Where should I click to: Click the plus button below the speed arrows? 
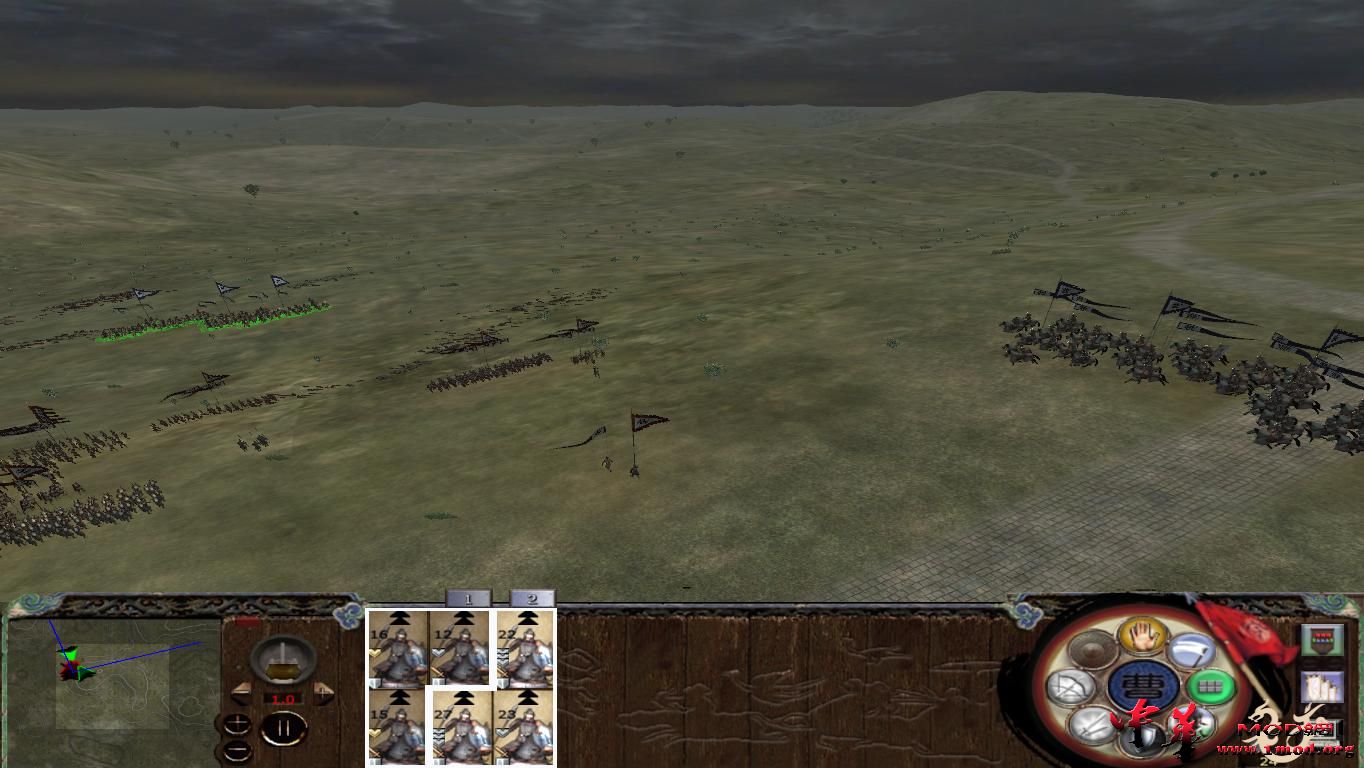[x=237, y=723]
